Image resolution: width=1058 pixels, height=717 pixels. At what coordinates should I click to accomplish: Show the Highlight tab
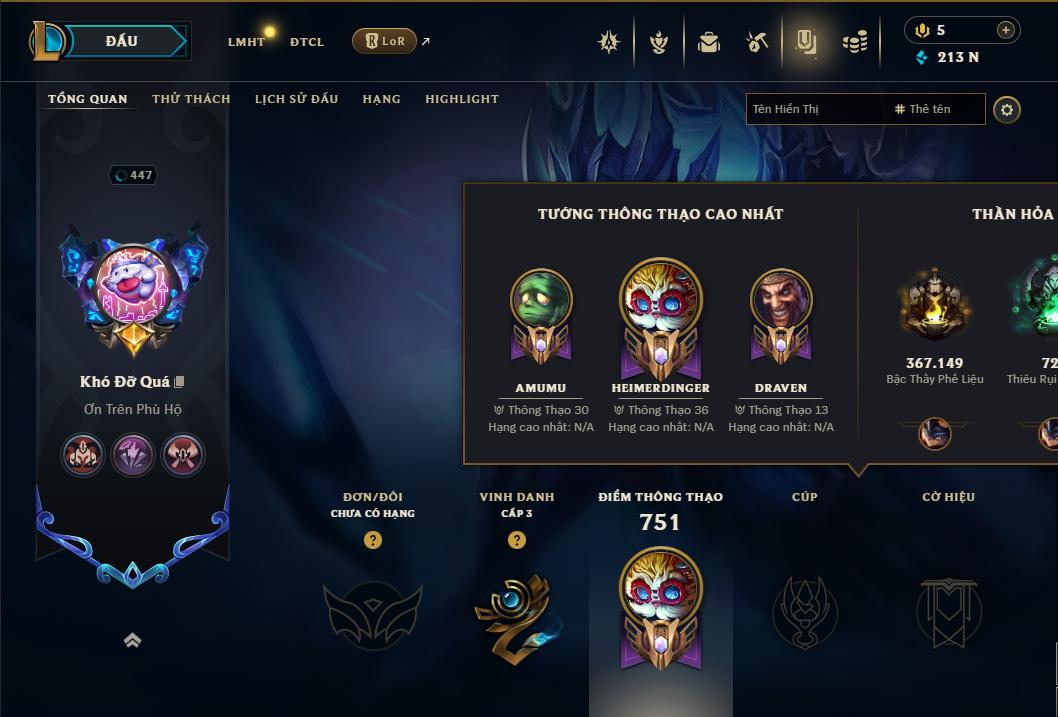pos(461,99)
